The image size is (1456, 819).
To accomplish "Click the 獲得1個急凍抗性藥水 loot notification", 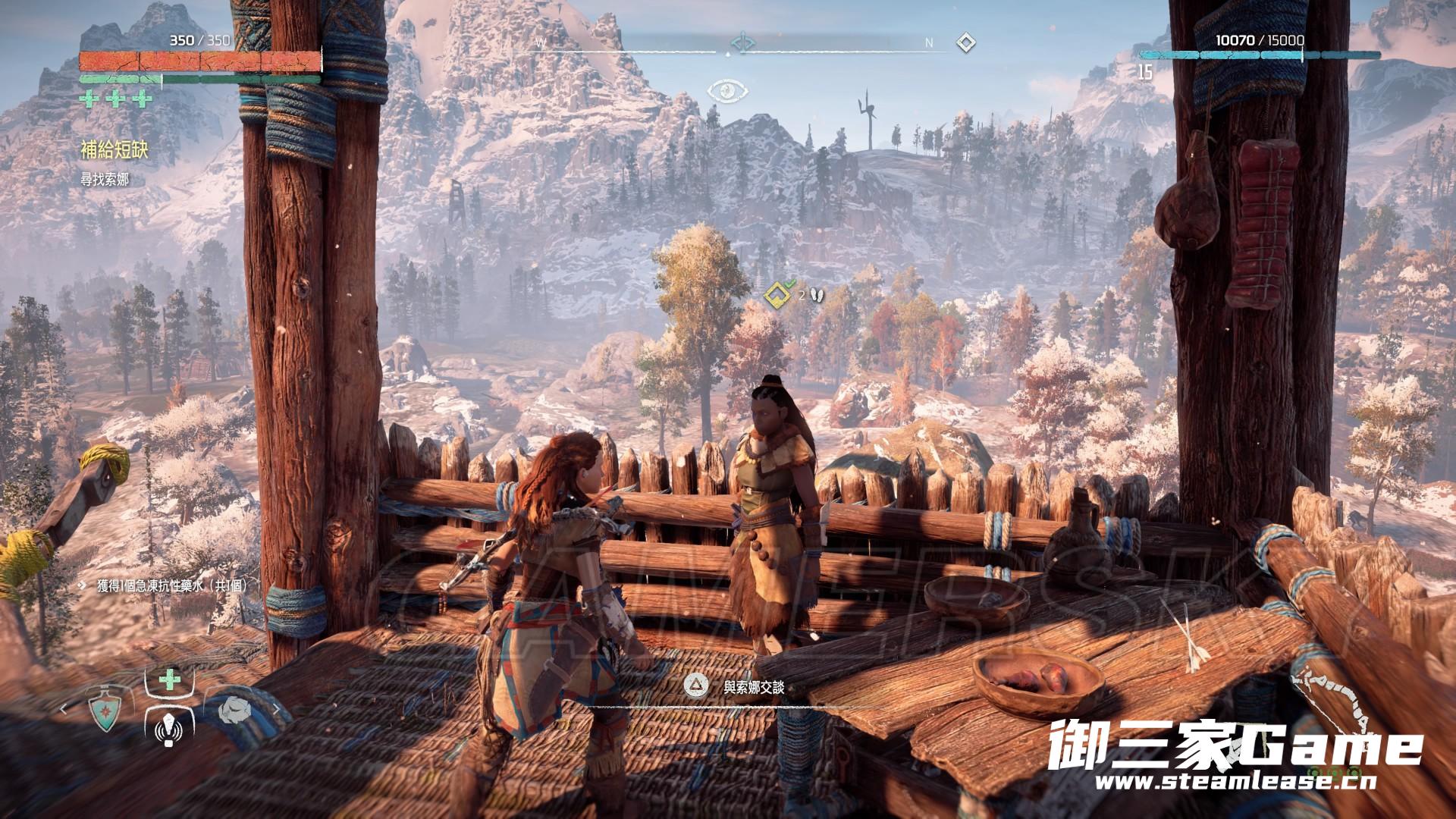I will tap(172, 585).
